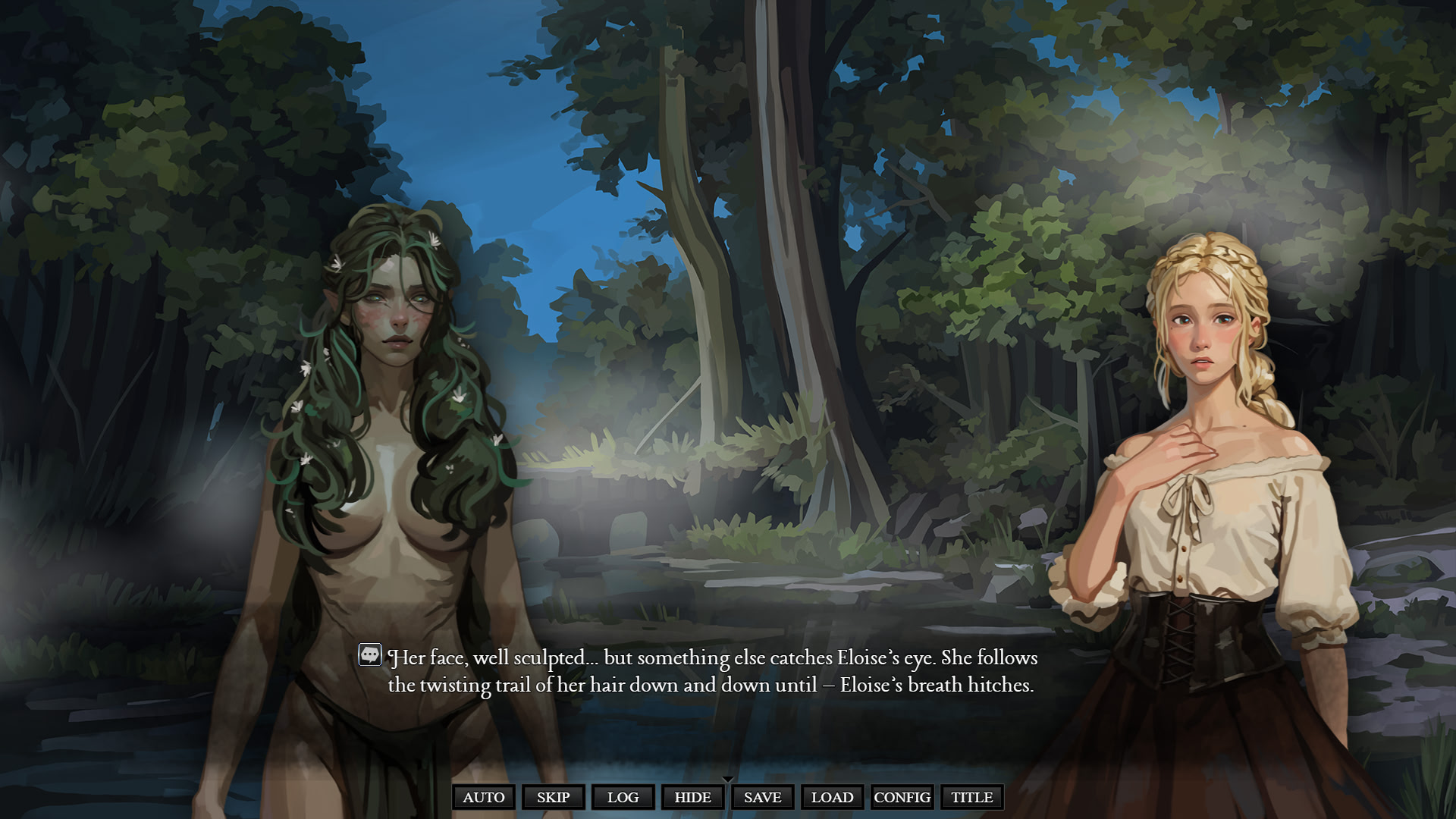Click the speech bubble icon beside dialogue
Viewport: 1456px width, 819px height.
(x=370, y=654)
